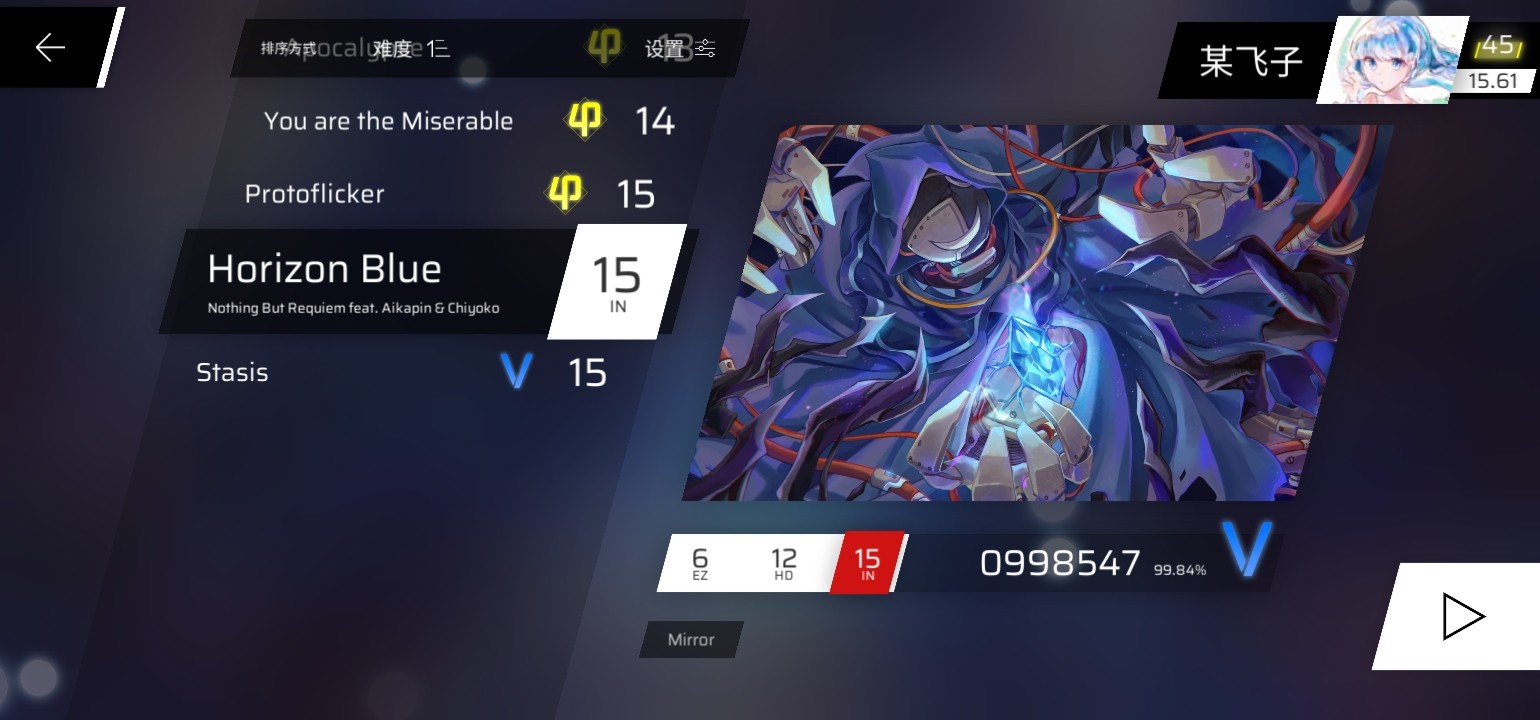The height and width of the screenshot is (720, 1540).
Task: Click the level 45 badge
Action: 1498,44
